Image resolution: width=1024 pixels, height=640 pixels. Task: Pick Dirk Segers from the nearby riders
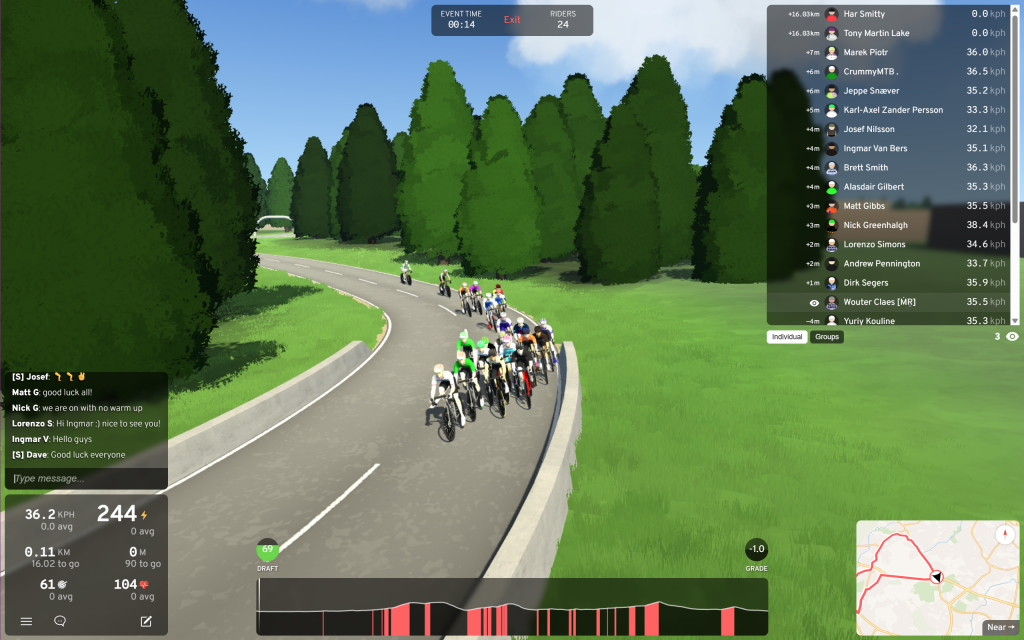865,283
